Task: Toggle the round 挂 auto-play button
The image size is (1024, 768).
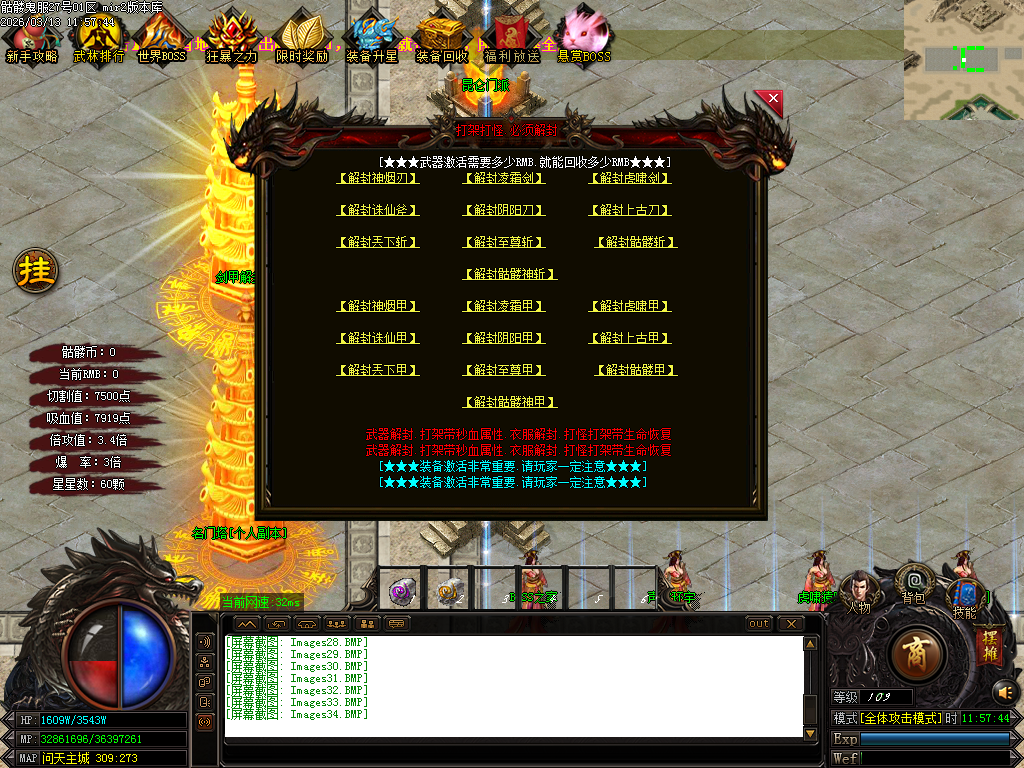Action: pyautogui.click(x=36, y=271)
